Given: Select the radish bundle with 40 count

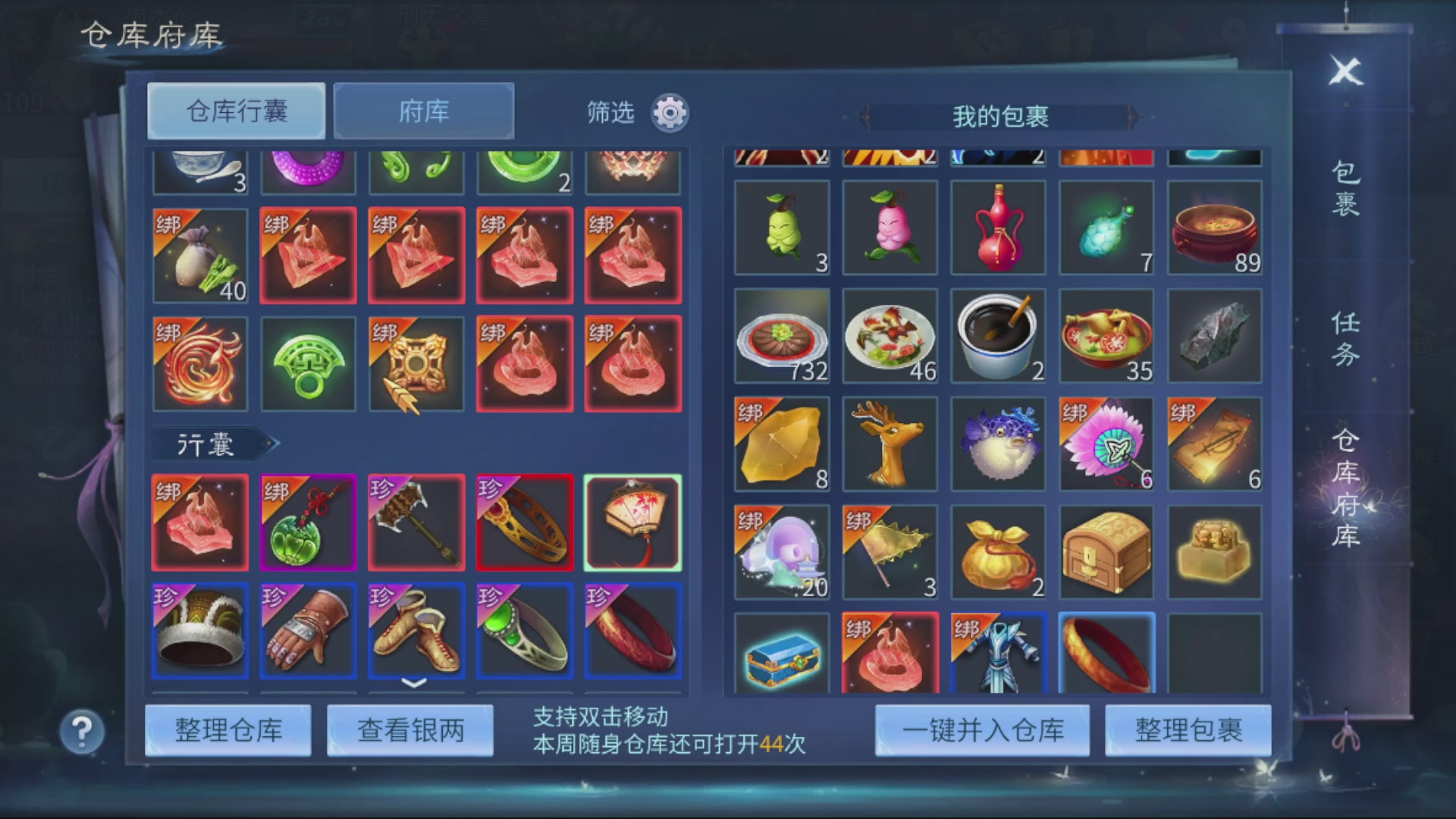Looking at the screenshot, I should [199, 254].
